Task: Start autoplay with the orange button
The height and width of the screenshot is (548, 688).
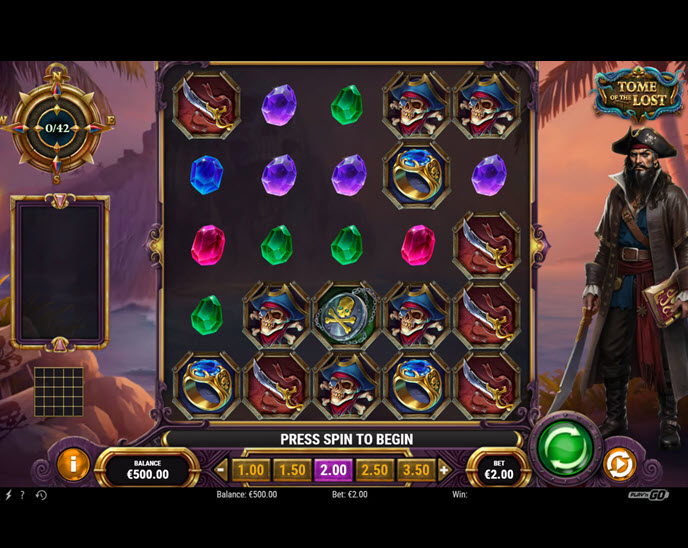Action: [x=618, y=464]
